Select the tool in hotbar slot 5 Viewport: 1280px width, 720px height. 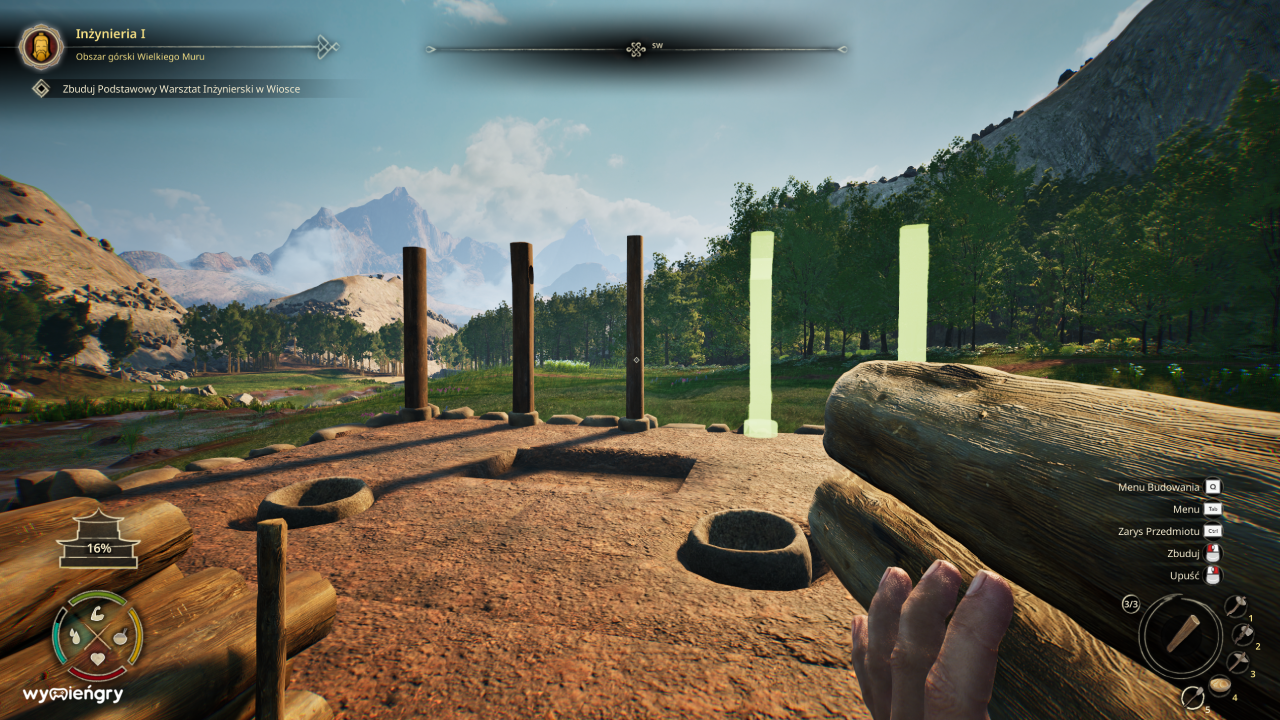click(x=1193, y=698)
